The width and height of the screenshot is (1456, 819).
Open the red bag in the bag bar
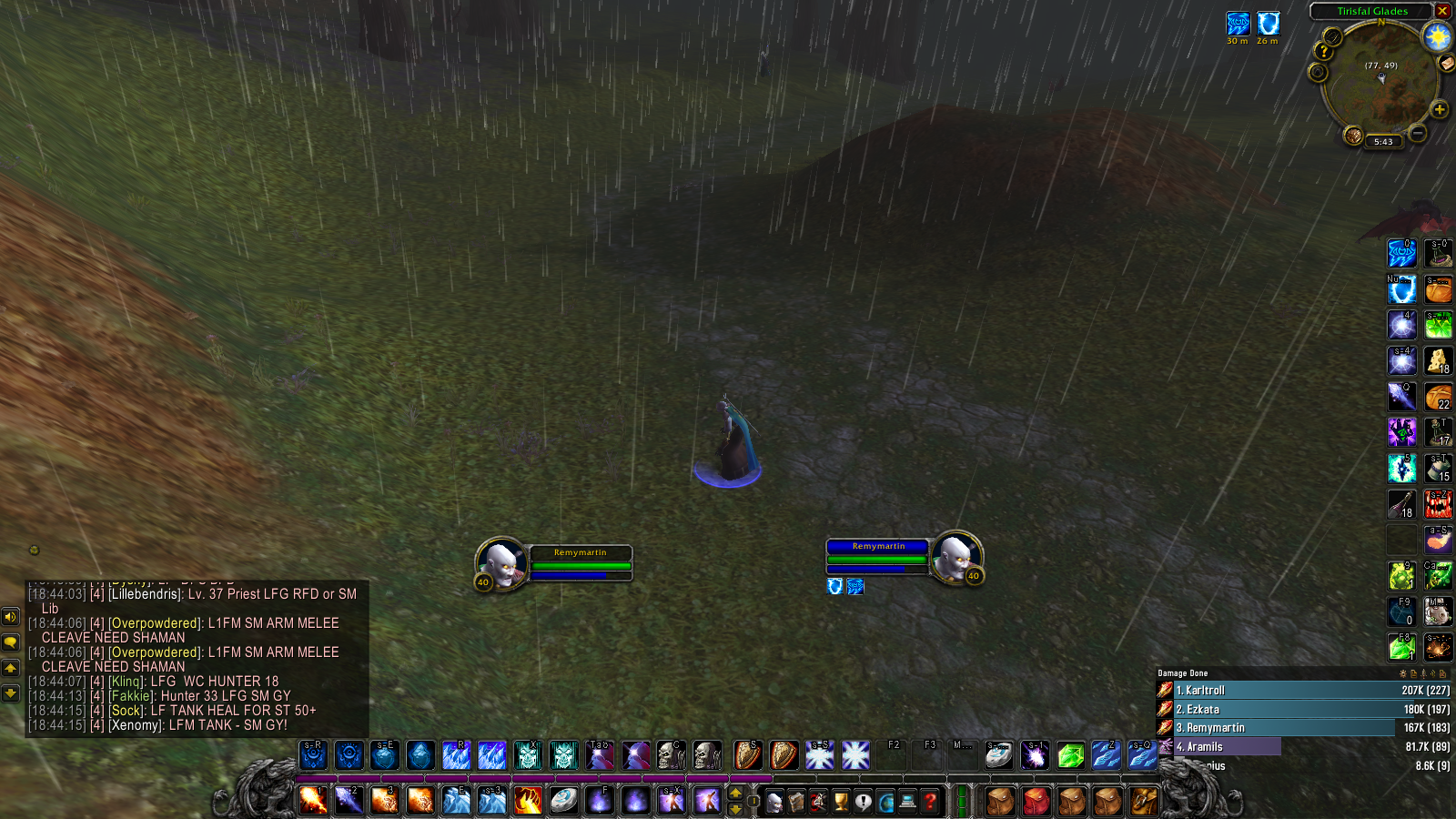pos(1036,802)
